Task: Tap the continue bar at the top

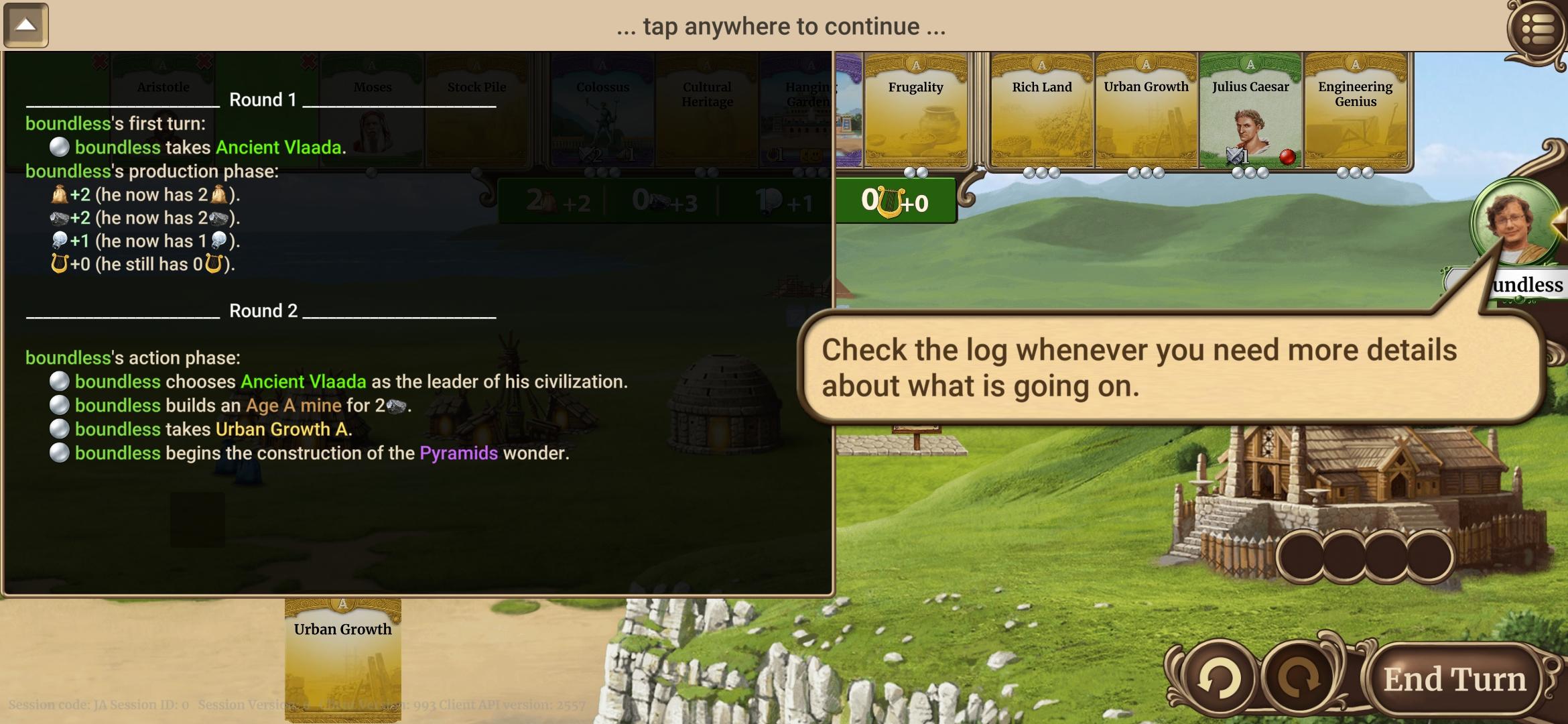Action: click(781, 27)
